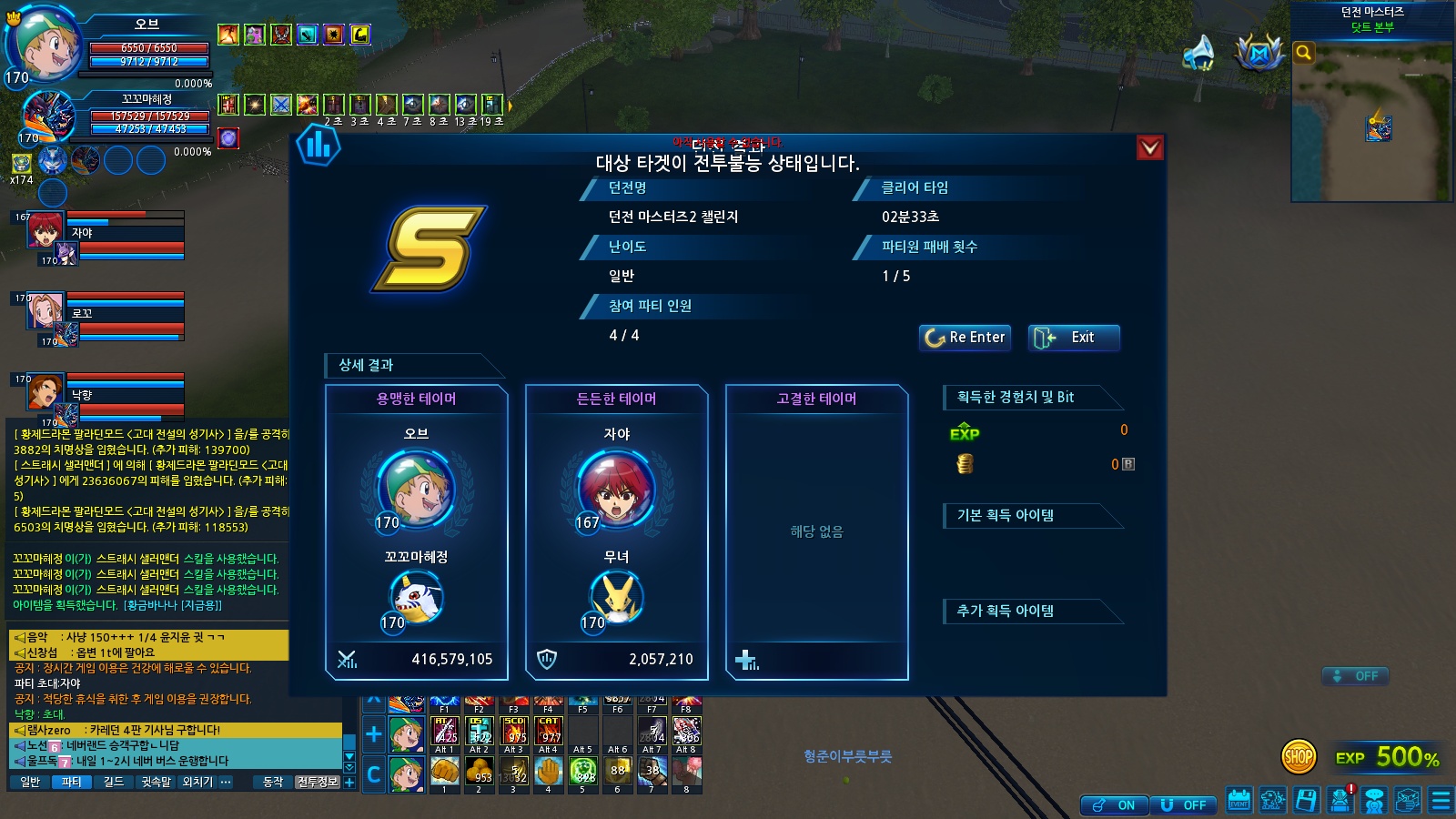Select the 길드 chat tab

(x=114, y=782)
